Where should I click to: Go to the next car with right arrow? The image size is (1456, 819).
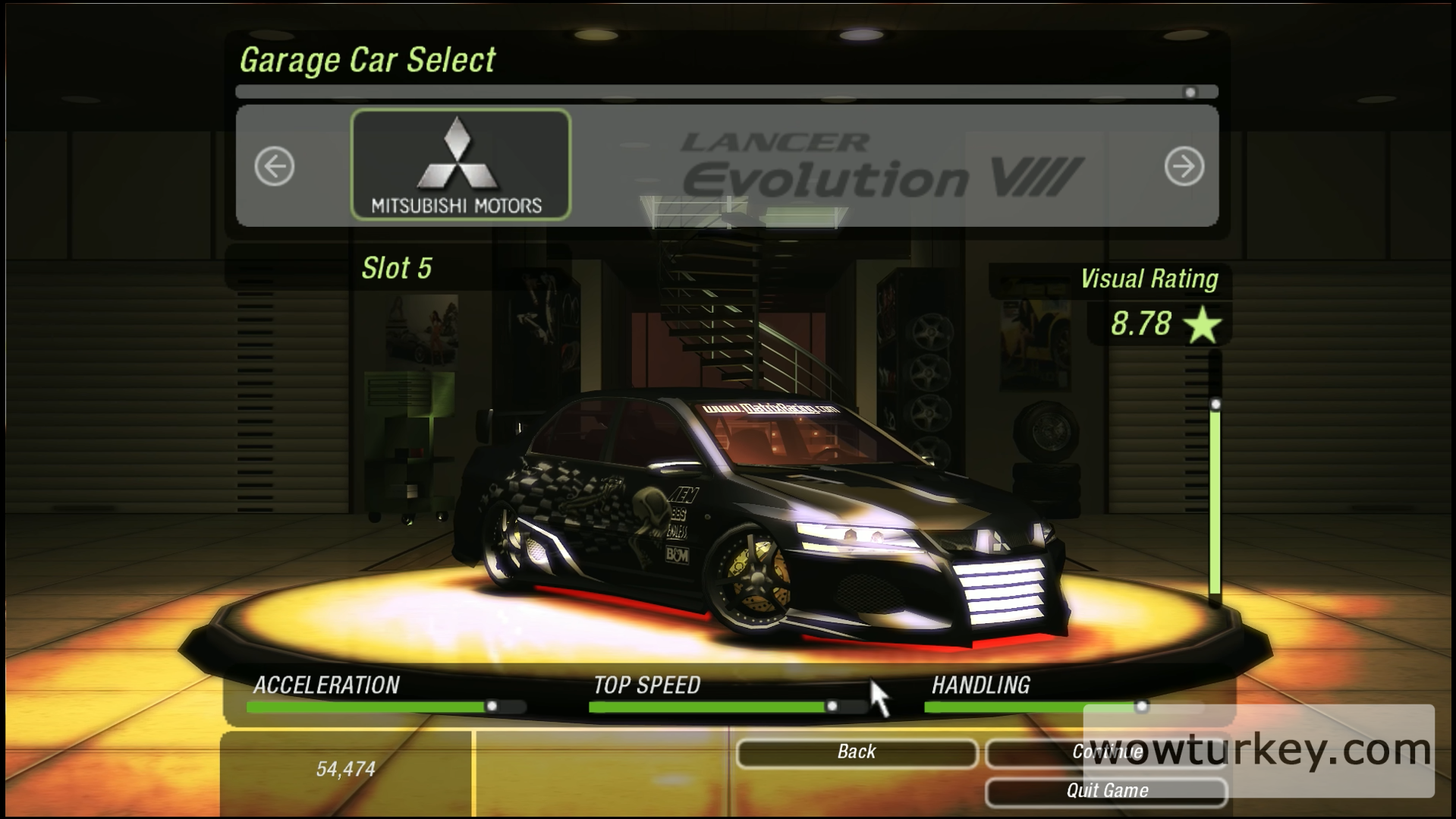pos(1184,166)
